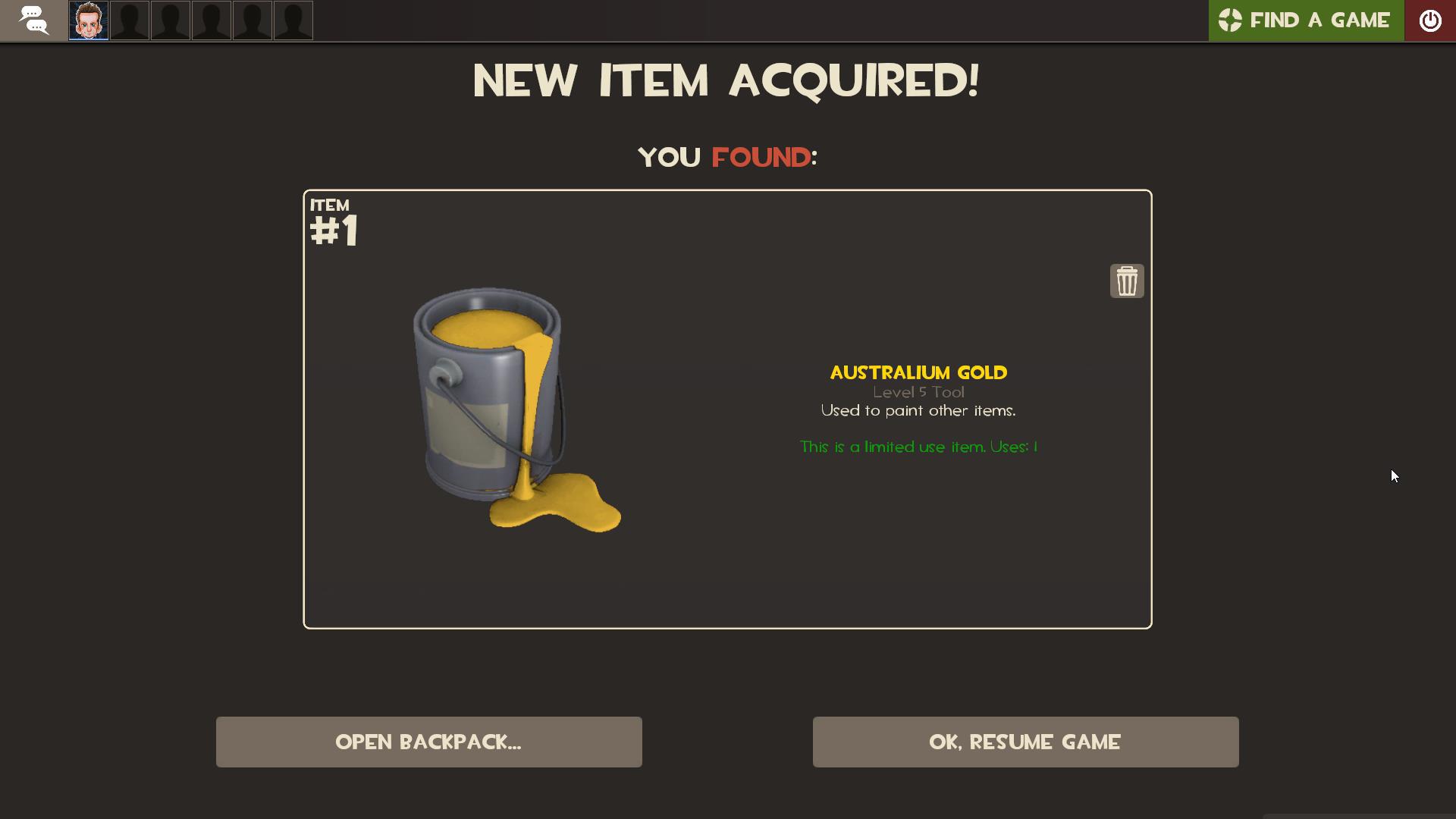Click the Item #1 label
Viewport: 1456px width, 819px height.
[x=334, y=220]
